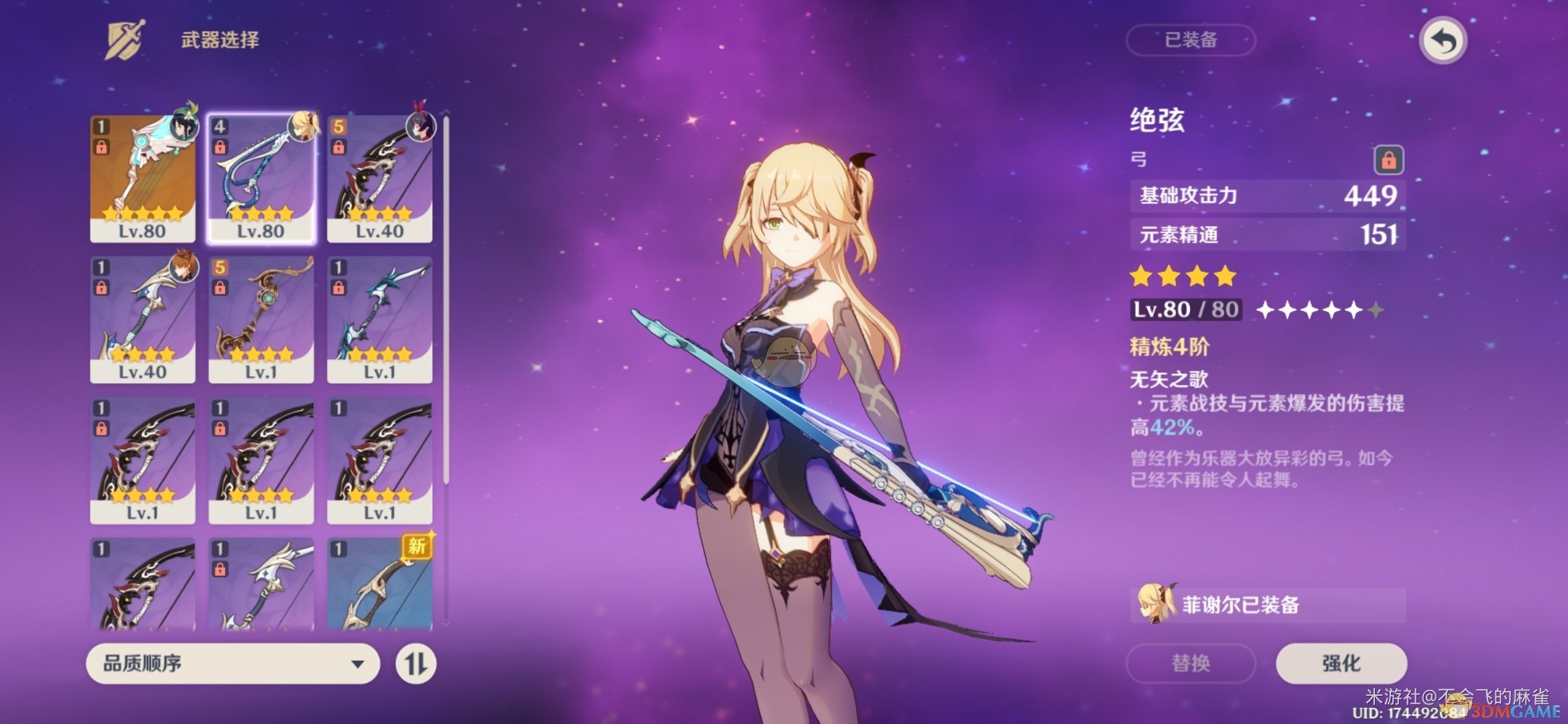Viewport: 1568px width, 724px height.
Task: Toggle the lock icon for 绝弦
Action: [1388, 160]
